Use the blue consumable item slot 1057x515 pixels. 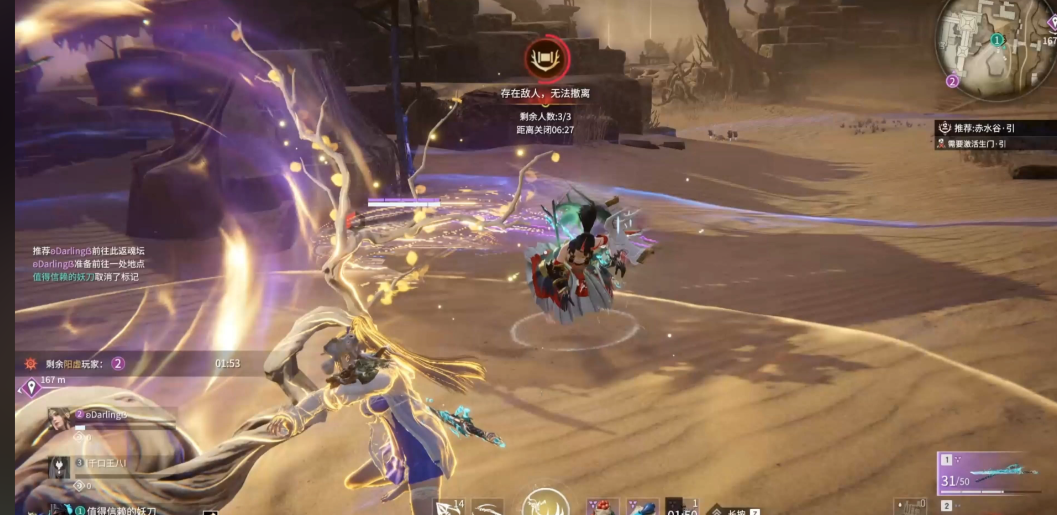click(641, 507)
